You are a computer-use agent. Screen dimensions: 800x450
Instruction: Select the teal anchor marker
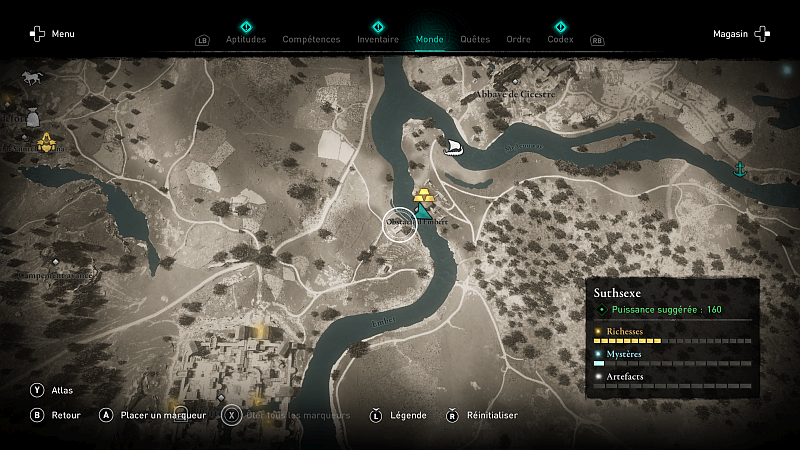(x=740, y=168)
